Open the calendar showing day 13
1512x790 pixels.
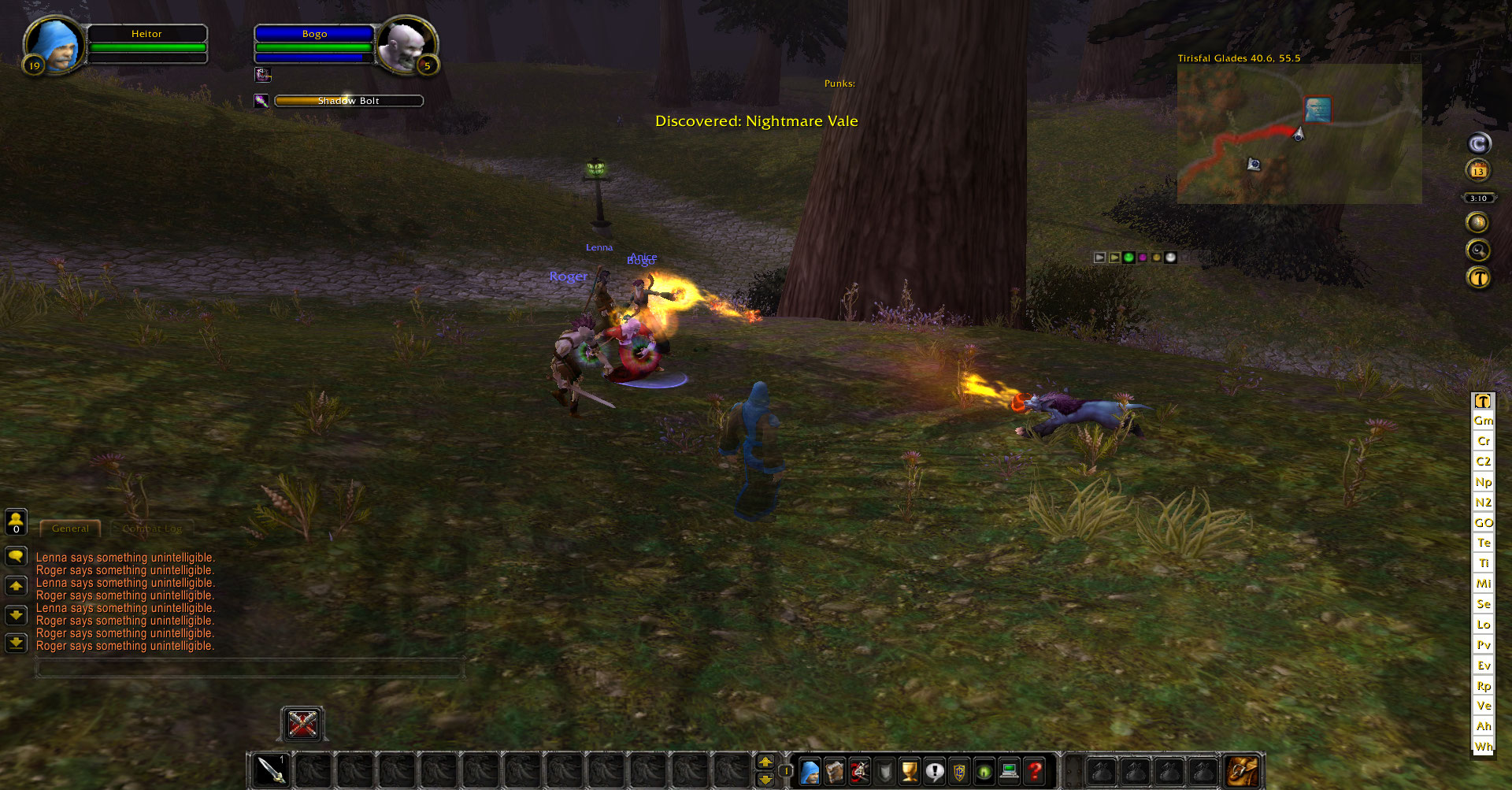[1479, 171]
